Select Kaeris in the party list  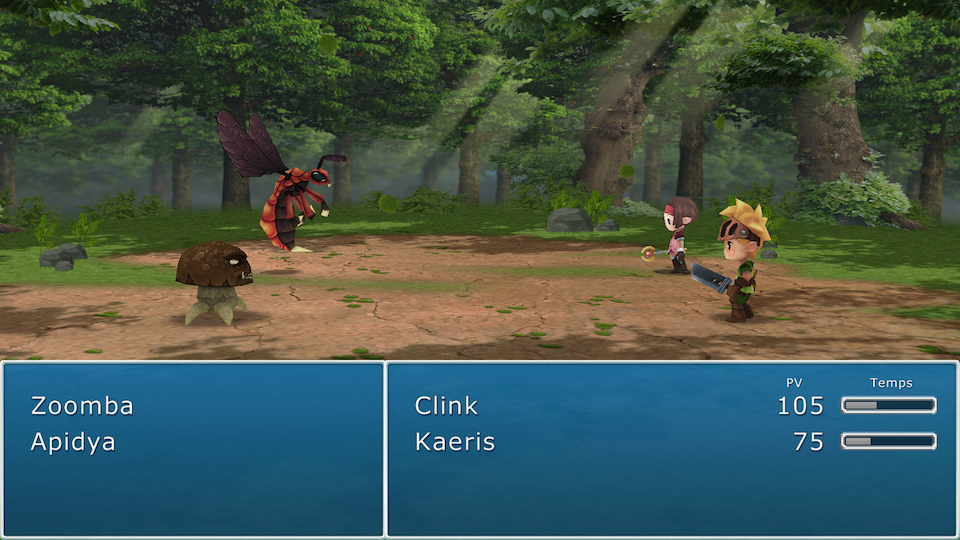tap(455, 442)
